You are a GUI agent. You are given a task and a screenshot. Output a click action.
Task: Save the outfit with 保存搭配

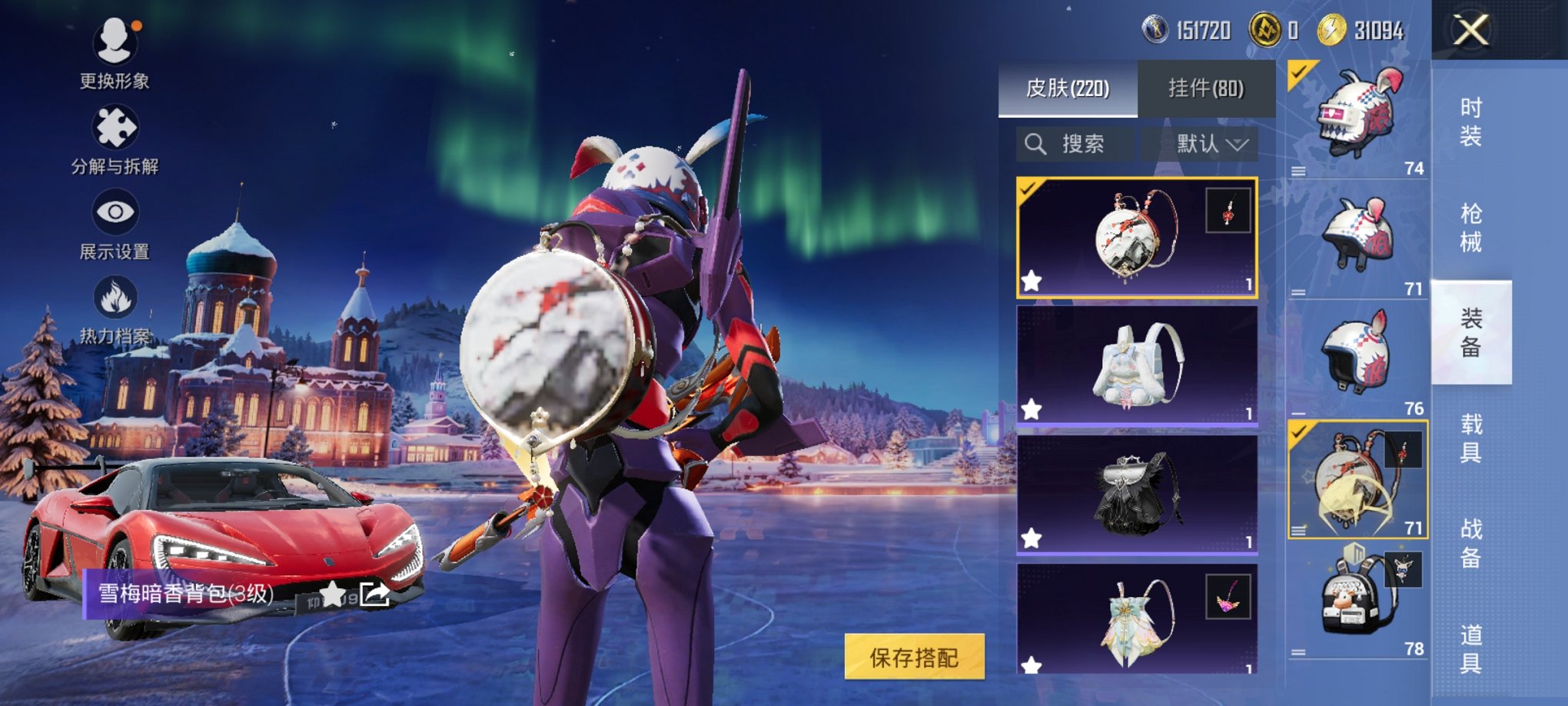(x=914, y=657)
